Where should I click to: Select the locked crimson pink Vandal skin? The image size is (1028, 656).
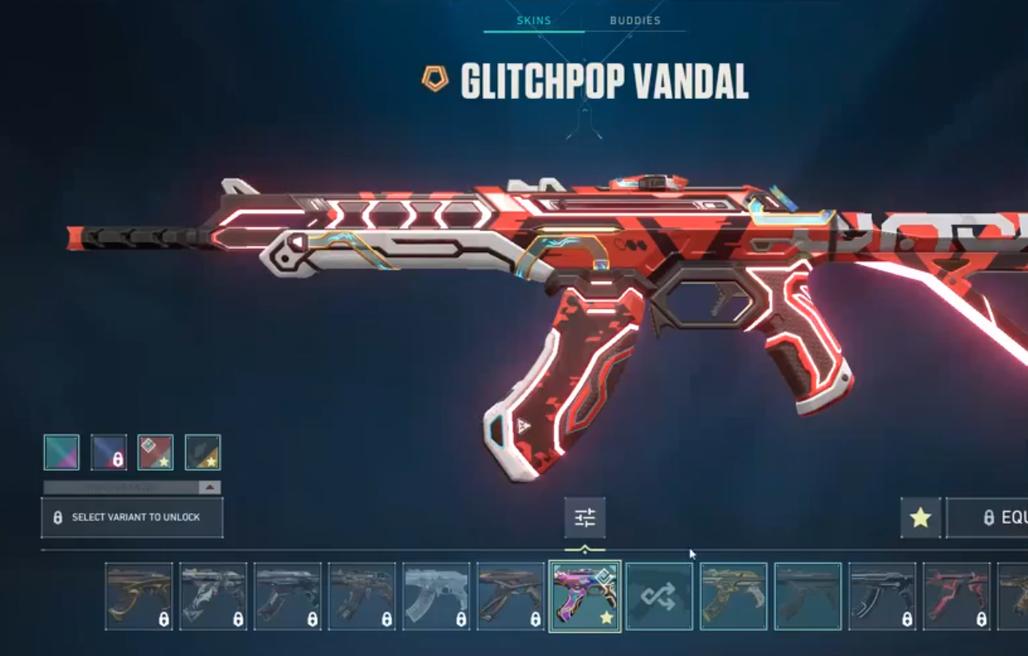pyautogui.click(x=956, y=596)
